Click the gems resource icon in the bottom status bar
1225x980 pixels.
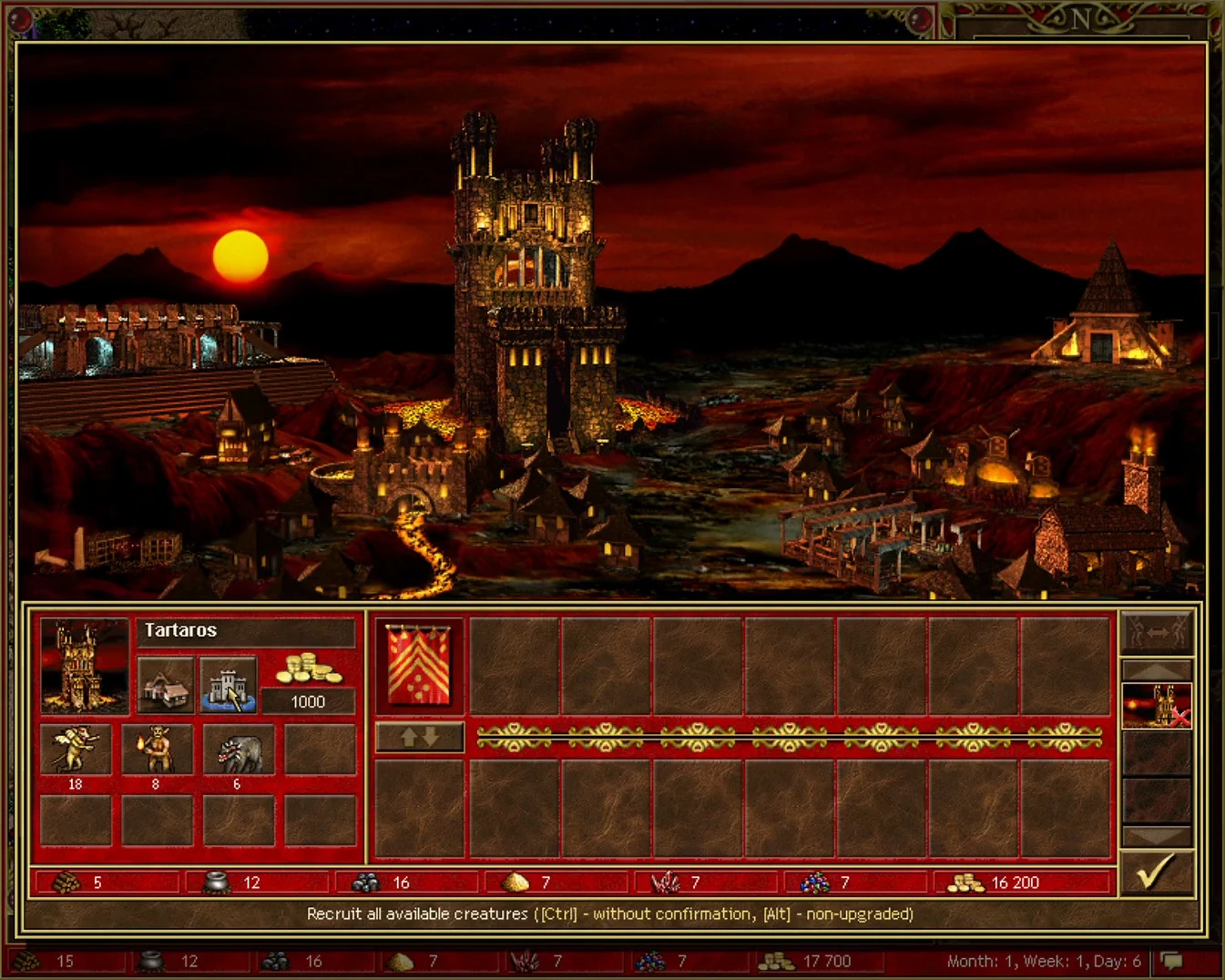[650, 960]
